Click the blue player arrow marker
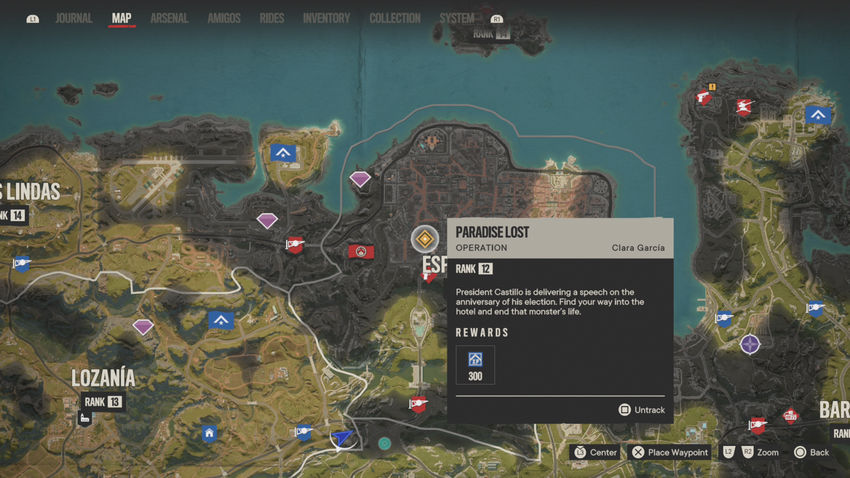The width and height of the screenshot is (850, 478). [343, 437]
